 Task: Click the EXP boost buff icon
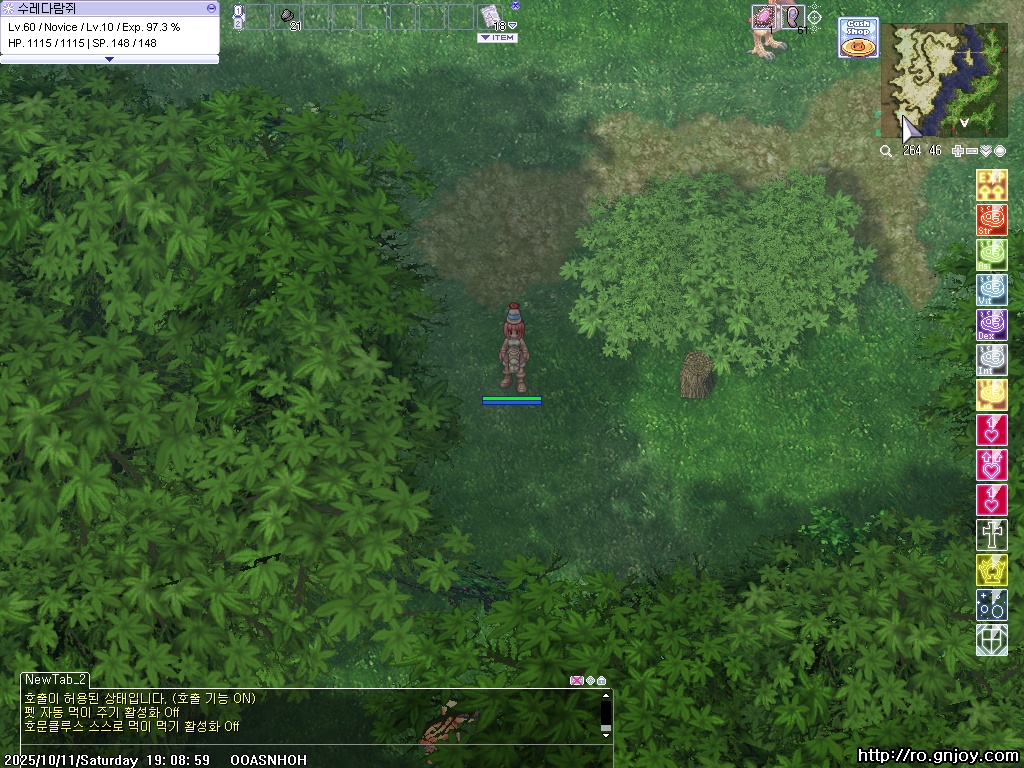click(991, 185)
